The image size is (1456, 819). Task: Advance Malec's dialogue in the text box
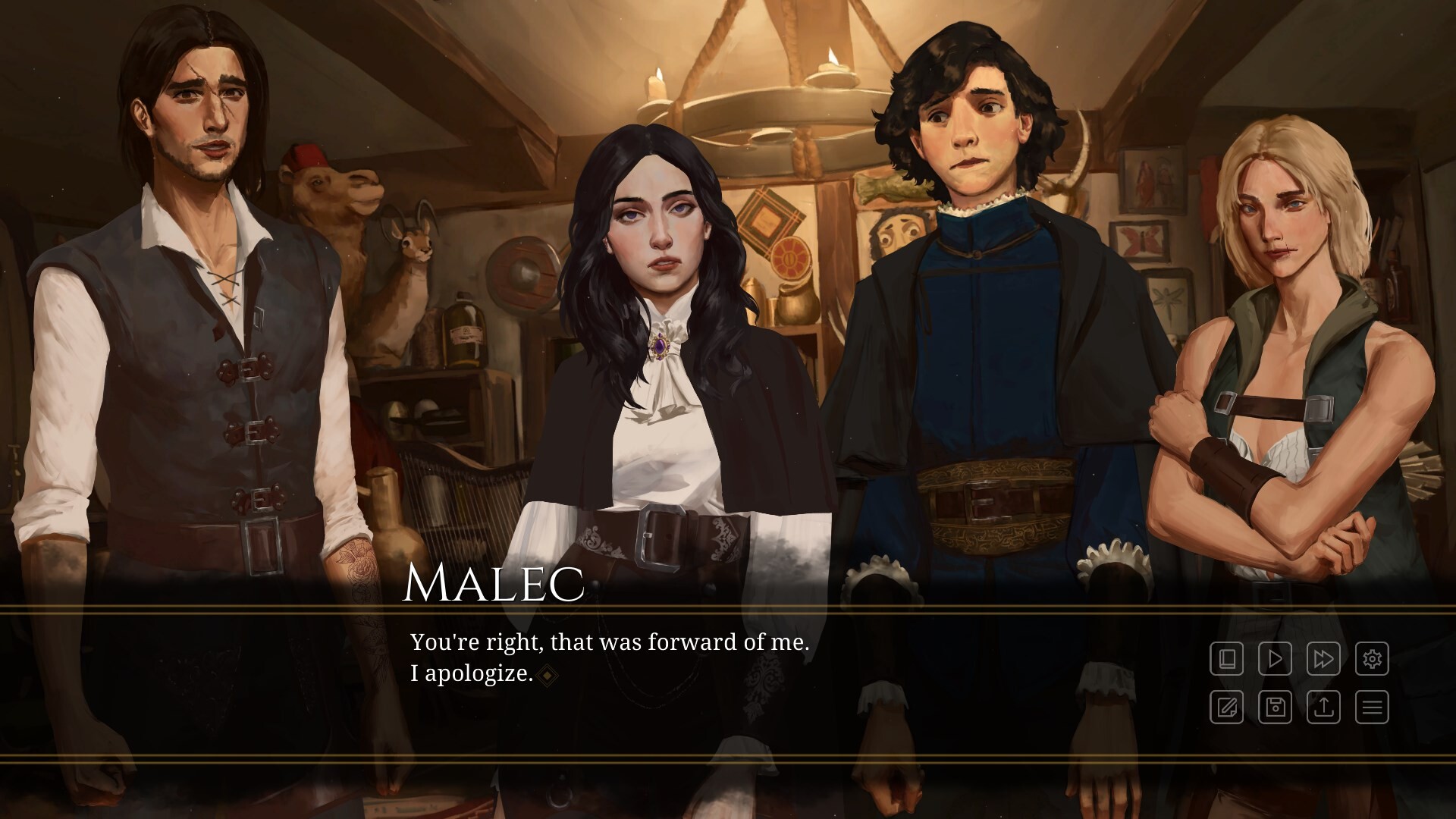coord(610,657)
